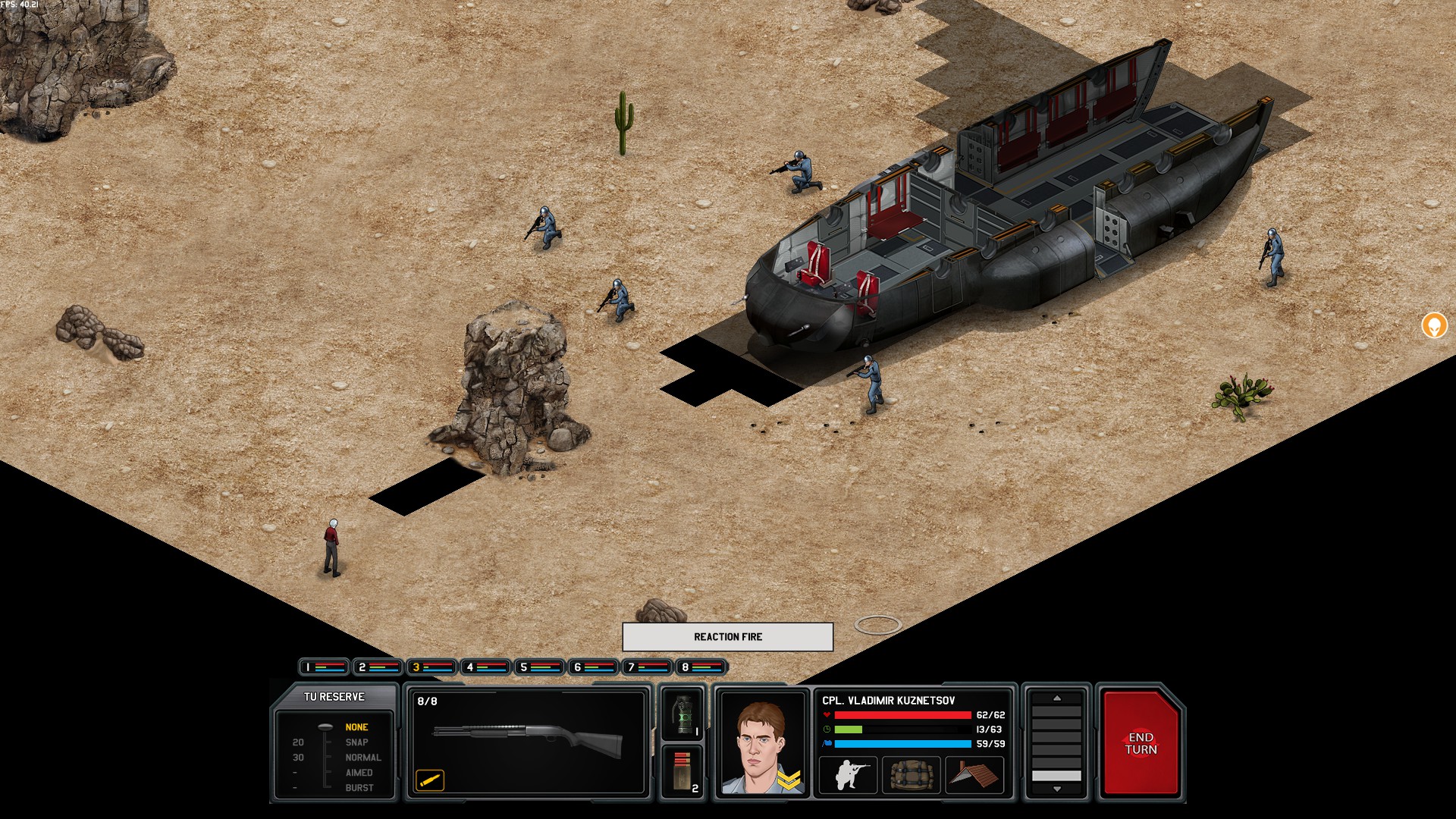Choose Burst in TU reserve
Viewport: 1456px width, 819px height.
(x=359, y=788)
